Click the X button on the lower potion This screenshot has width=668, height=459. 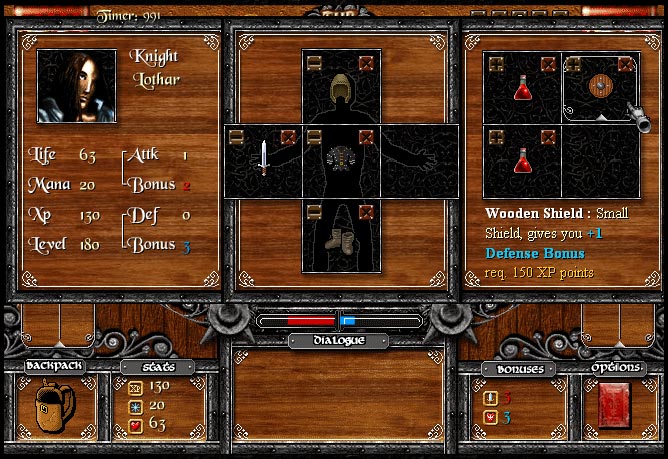point(548,136)
